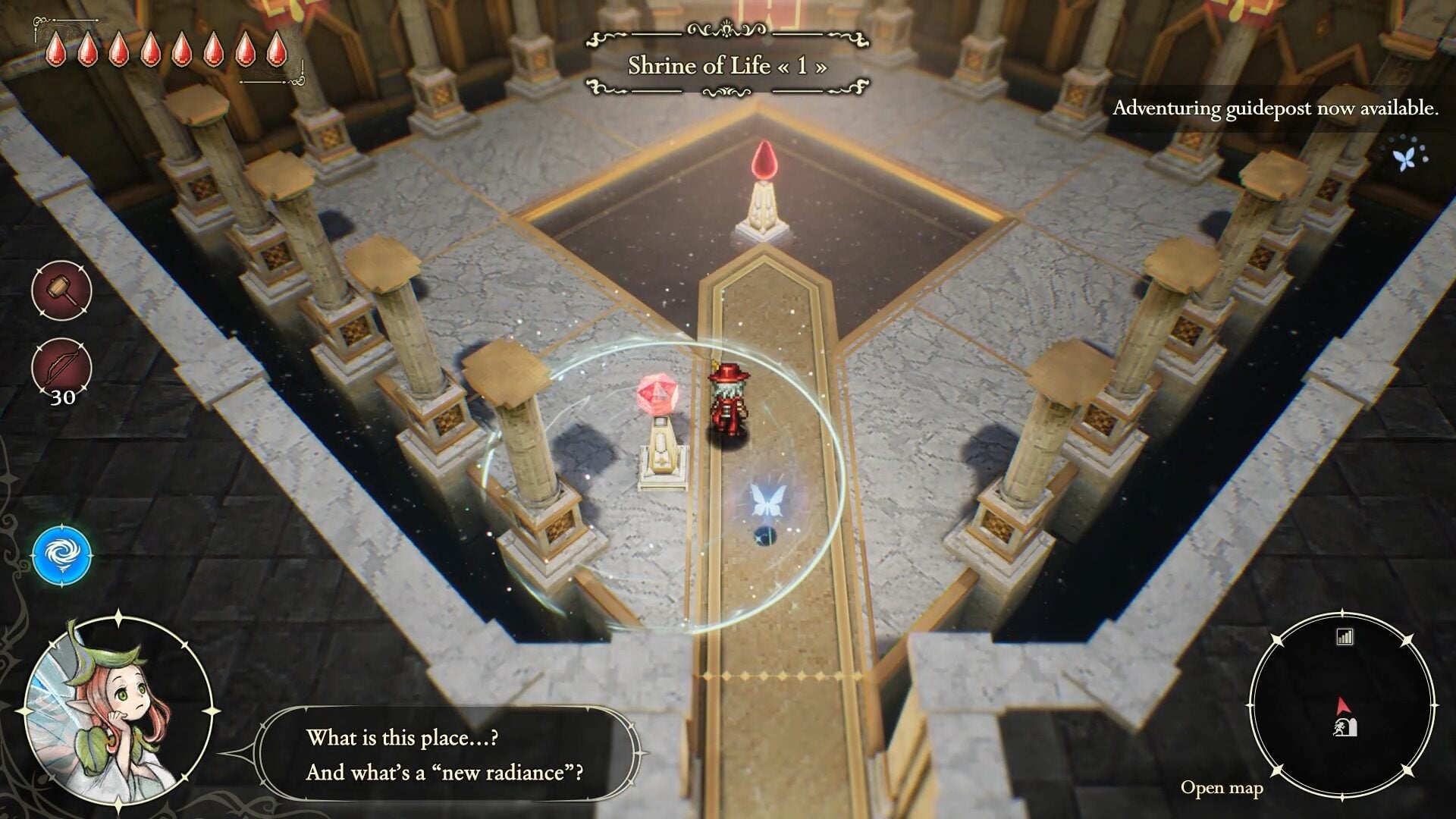Select the hammer weapon icon
This screenshot has height=819, width=1456.
click(x=61, y=290)
